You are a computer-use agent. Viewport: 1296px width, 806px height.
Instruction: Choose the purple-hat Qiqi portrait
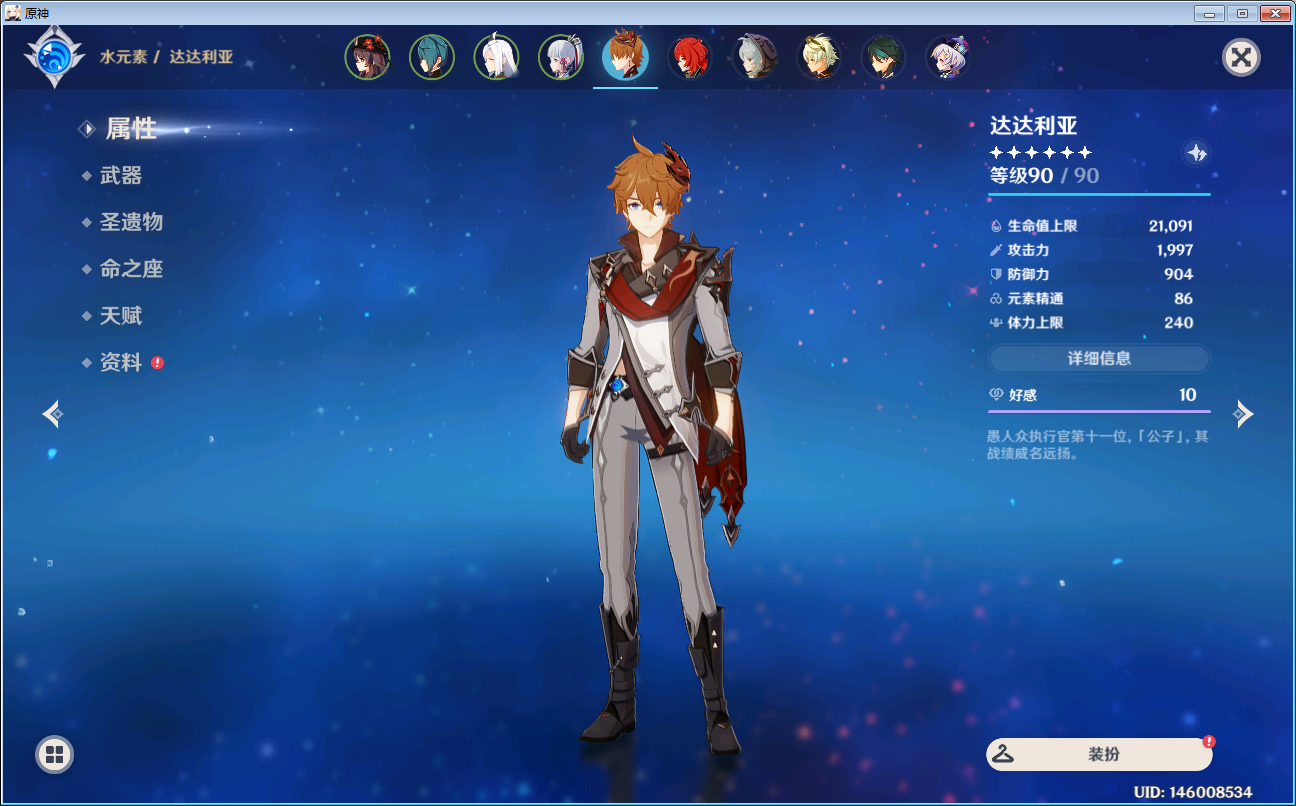tap(947, 58)
